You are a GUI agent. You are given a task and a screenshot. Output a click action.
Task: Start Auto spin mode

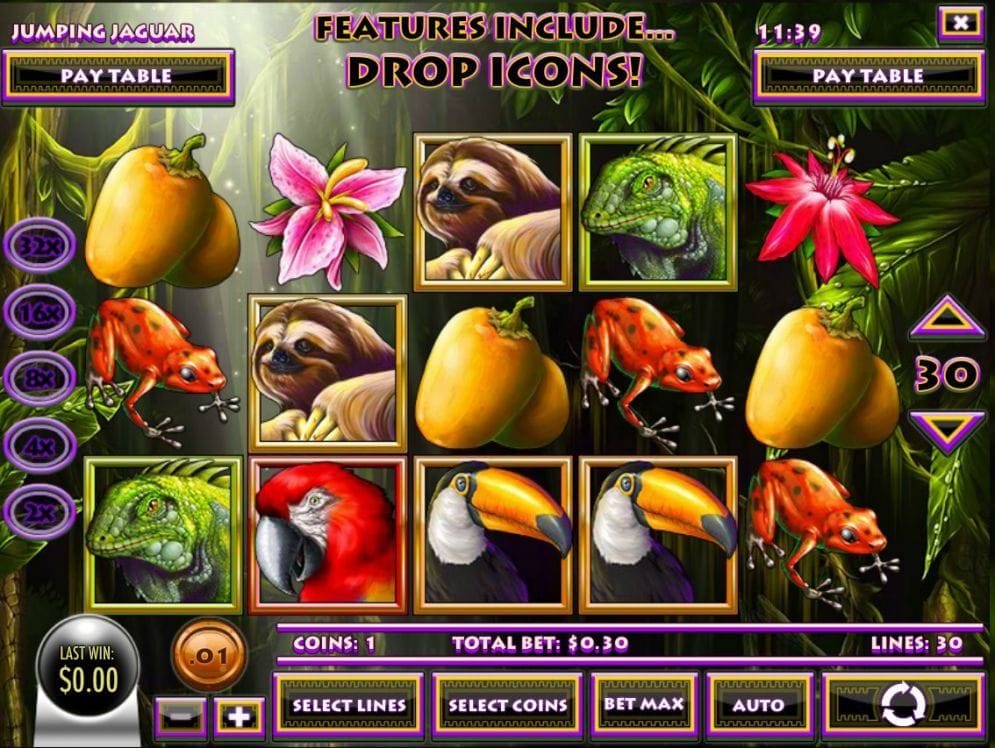(x=758, y=705)
